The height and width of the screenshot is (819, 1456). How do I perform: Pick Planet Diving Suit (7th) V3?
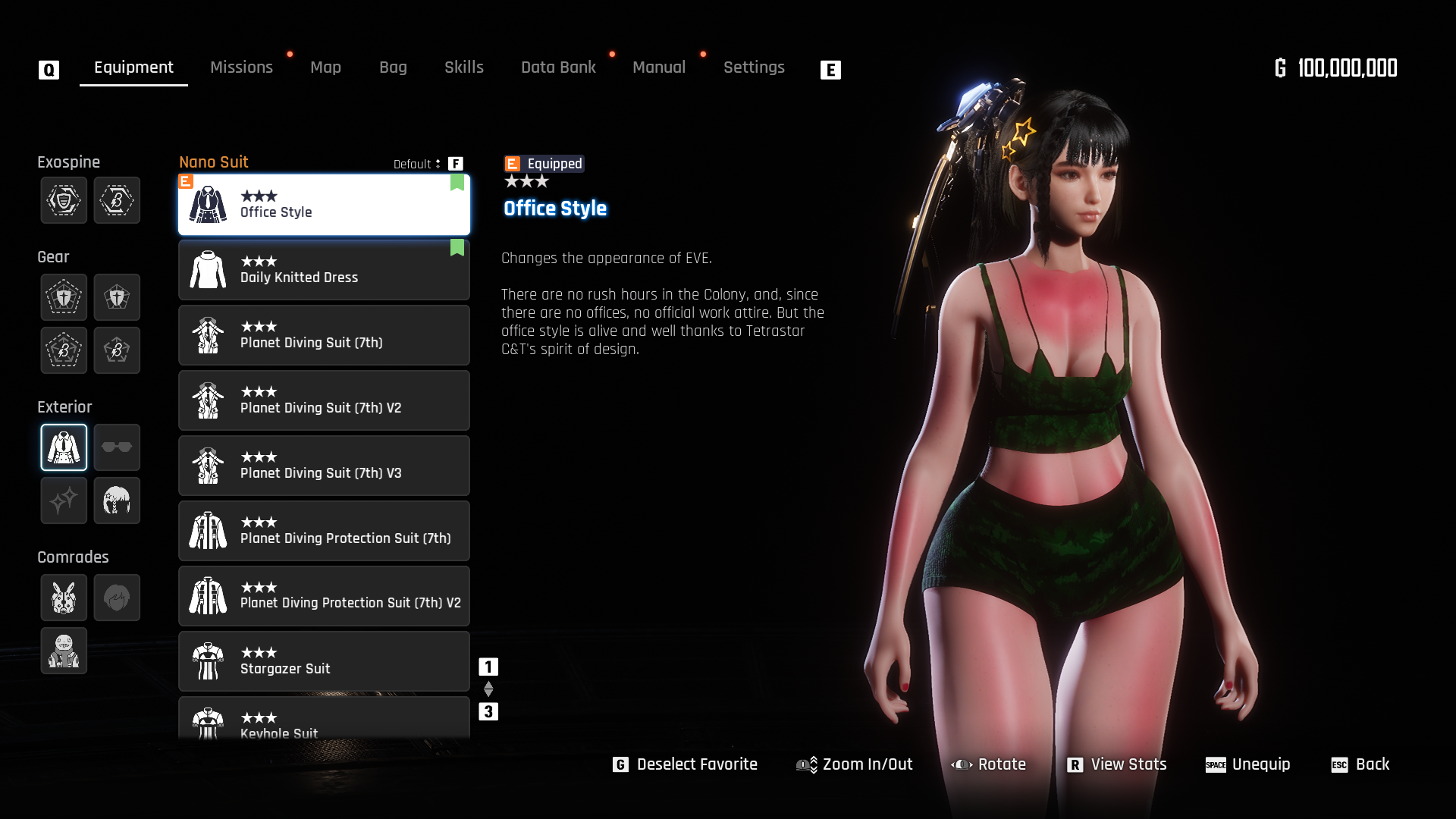point(324,466)
